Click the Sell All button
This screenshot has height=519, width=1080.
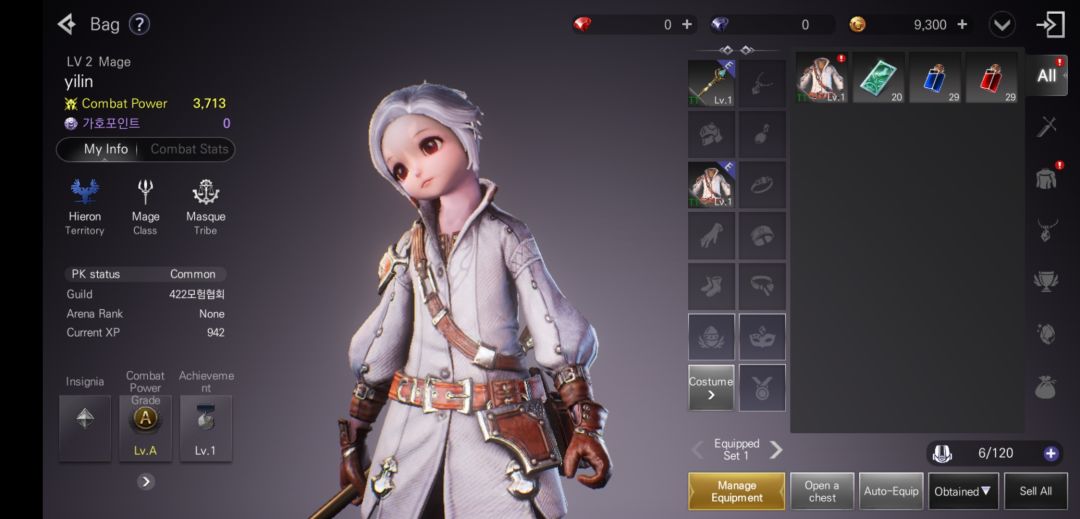pyautogui.click(x=1035, y=491)
